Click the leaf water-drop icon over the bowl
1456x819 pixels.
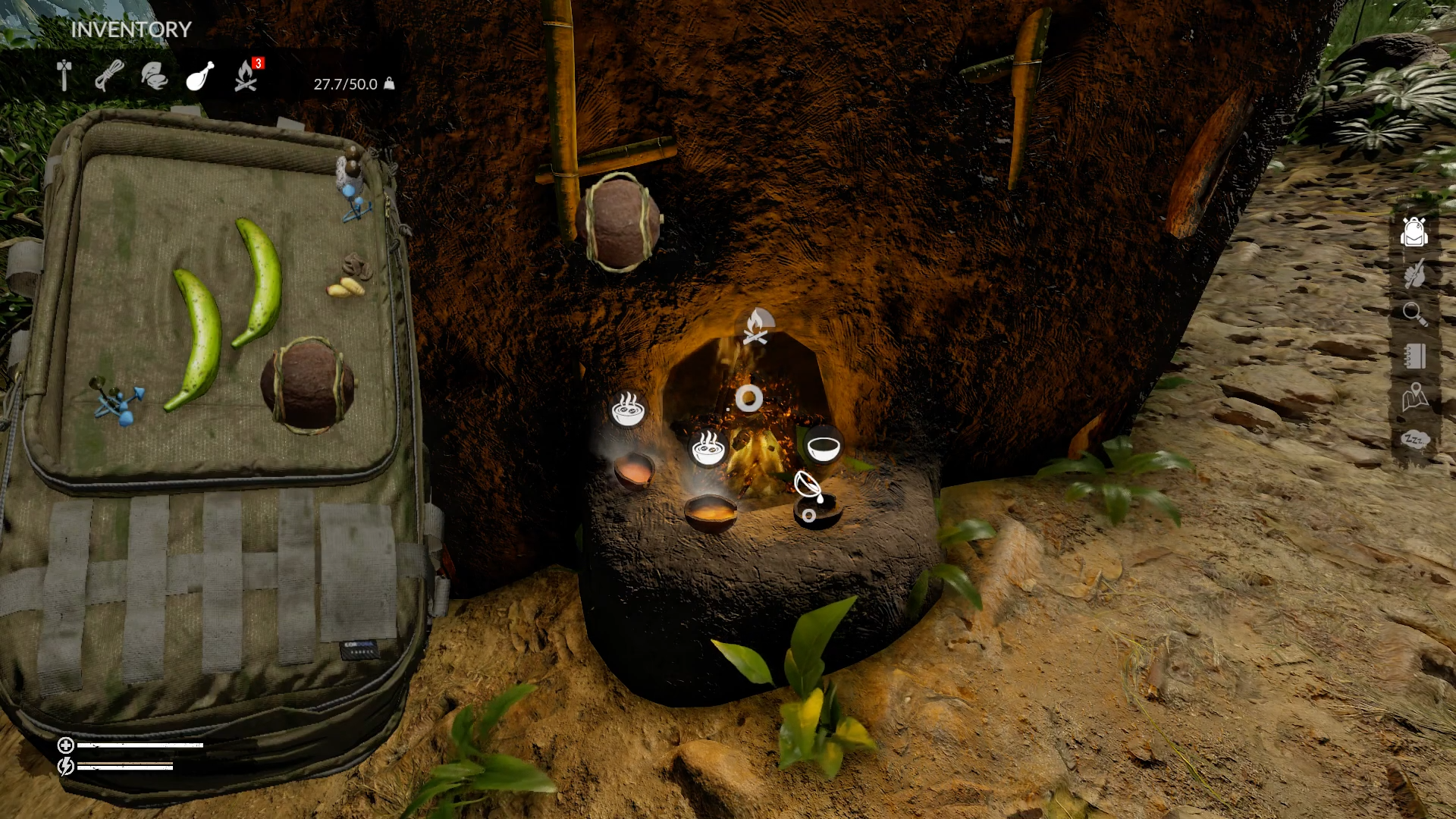tap(808, 485)
